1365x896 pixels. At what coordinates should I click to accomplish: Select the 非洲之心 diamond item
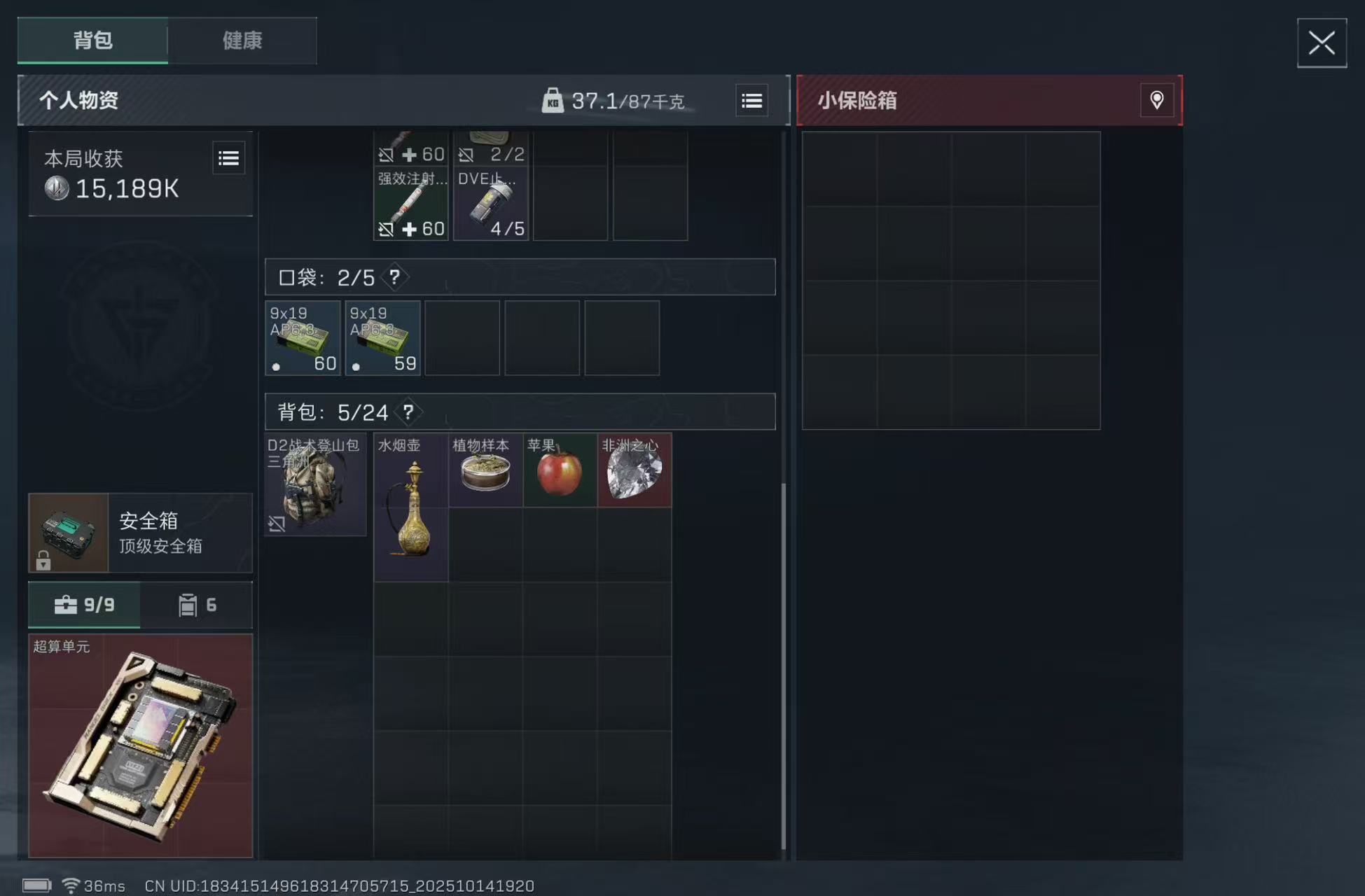(633, 469)
